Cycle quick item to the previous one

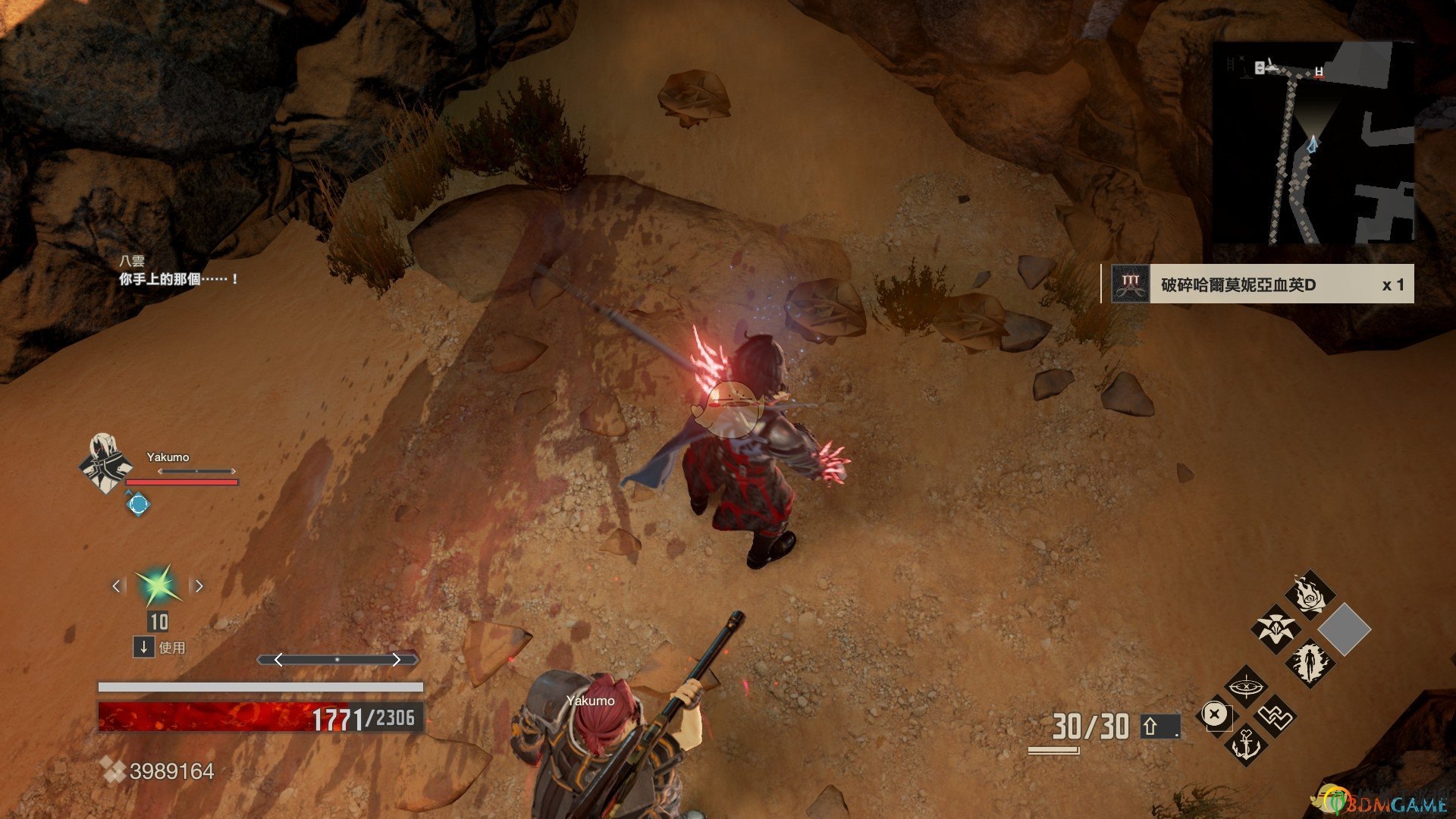(117, 585)
